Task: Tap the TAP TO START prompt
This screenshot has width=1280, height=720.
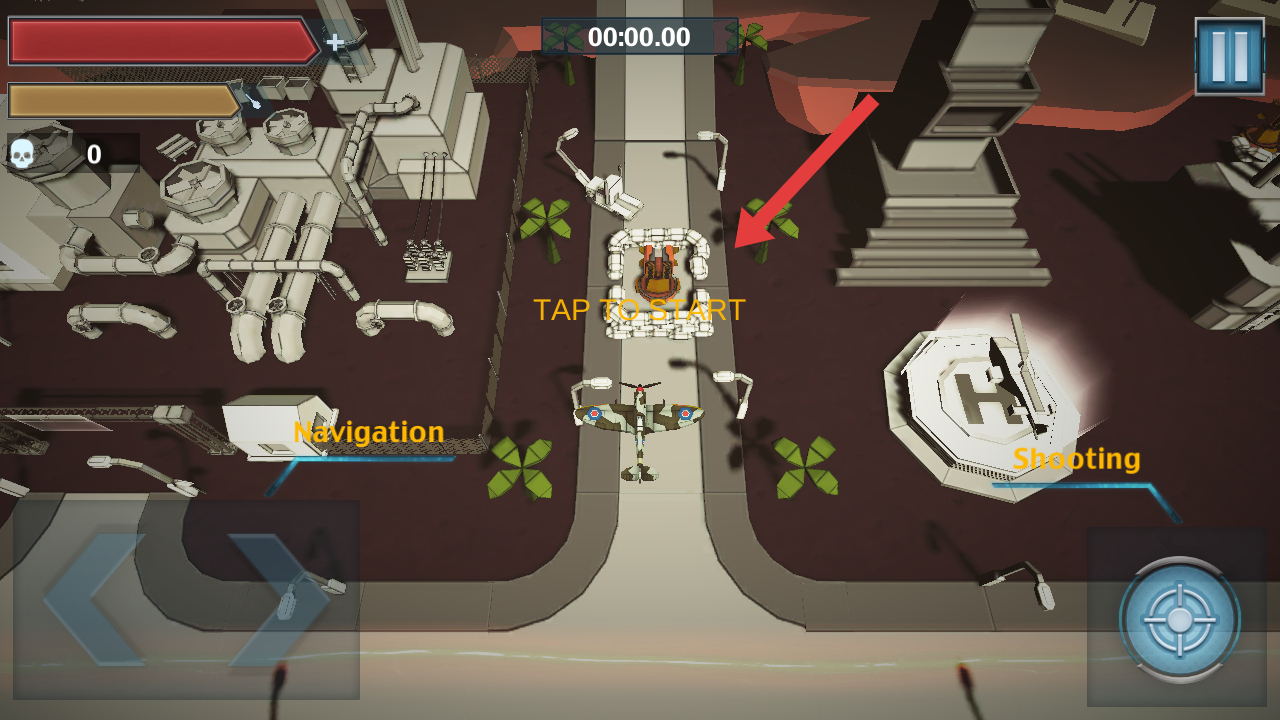Action: pyautogui.click(x=639, y=310)
